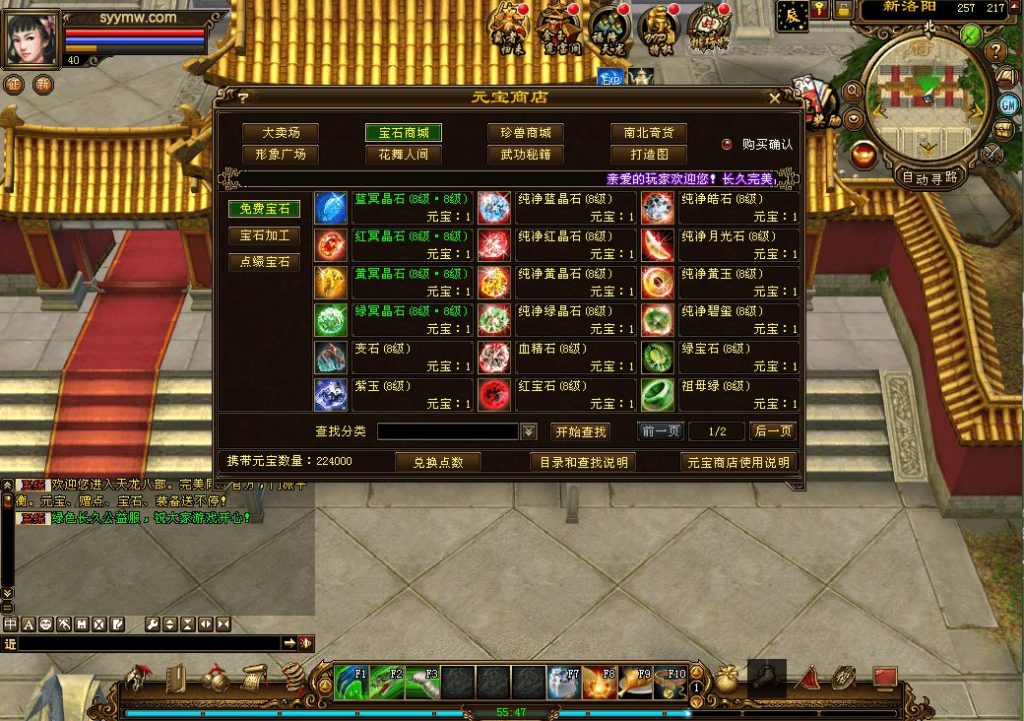Open the 珍兽商城 shop tab
The image size is (1024, 721).
click(x=526, y=133)
